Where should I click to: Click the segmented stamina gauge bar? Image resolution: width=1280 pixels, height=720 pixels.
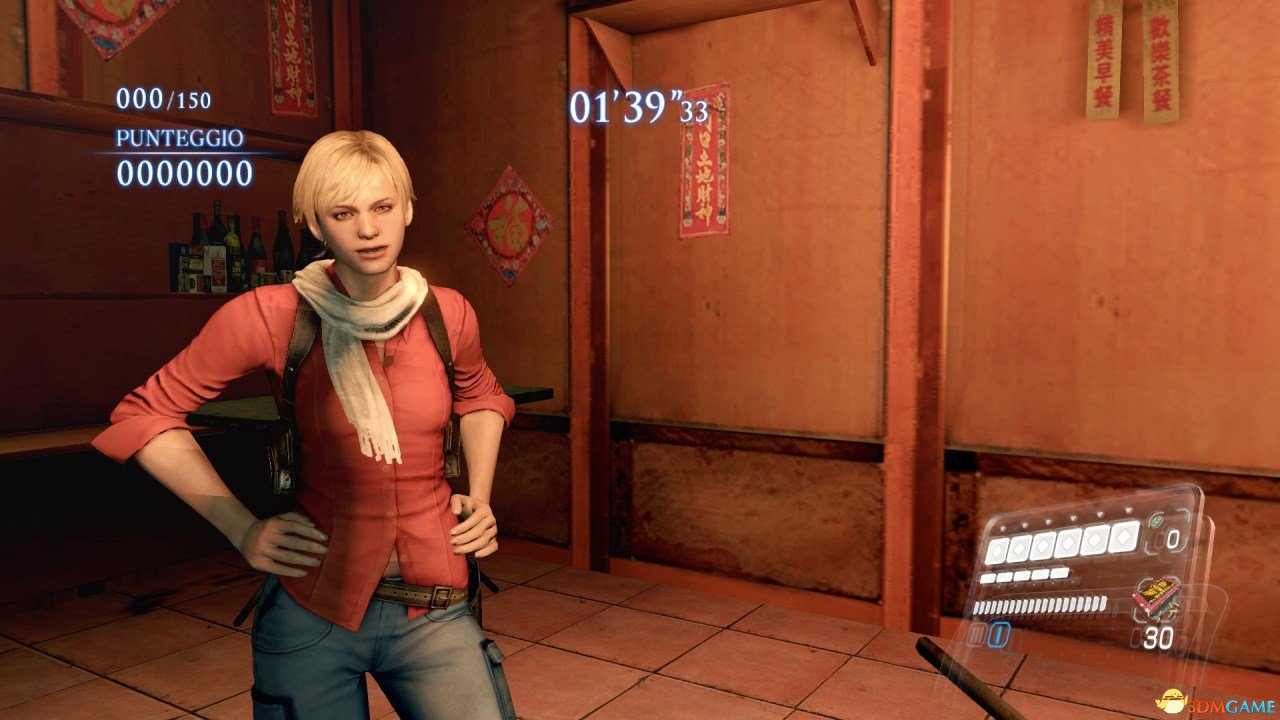tap(1040, 606)
